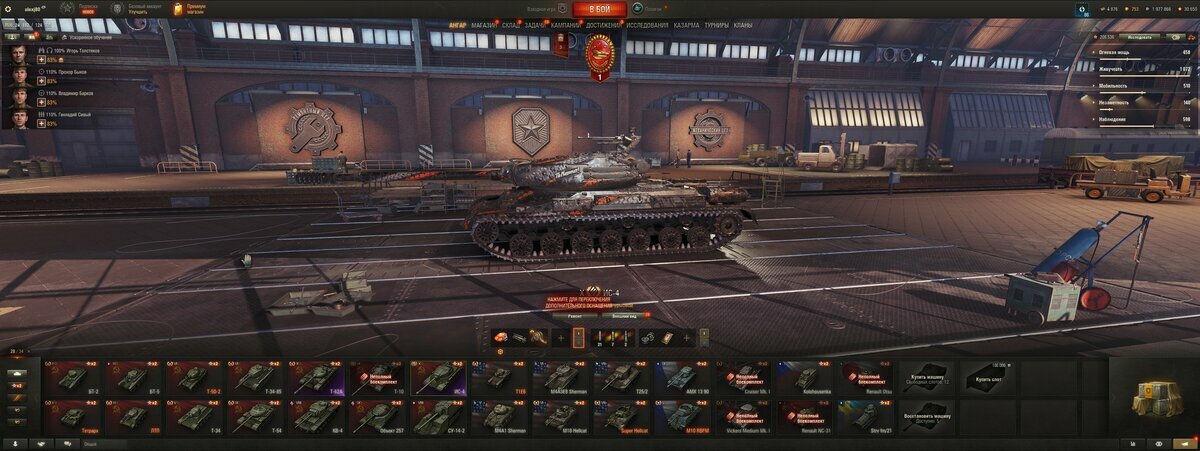Click the Купить слот tile
The width and height of the screenshot is (1200, 451).
click(988, 377)
